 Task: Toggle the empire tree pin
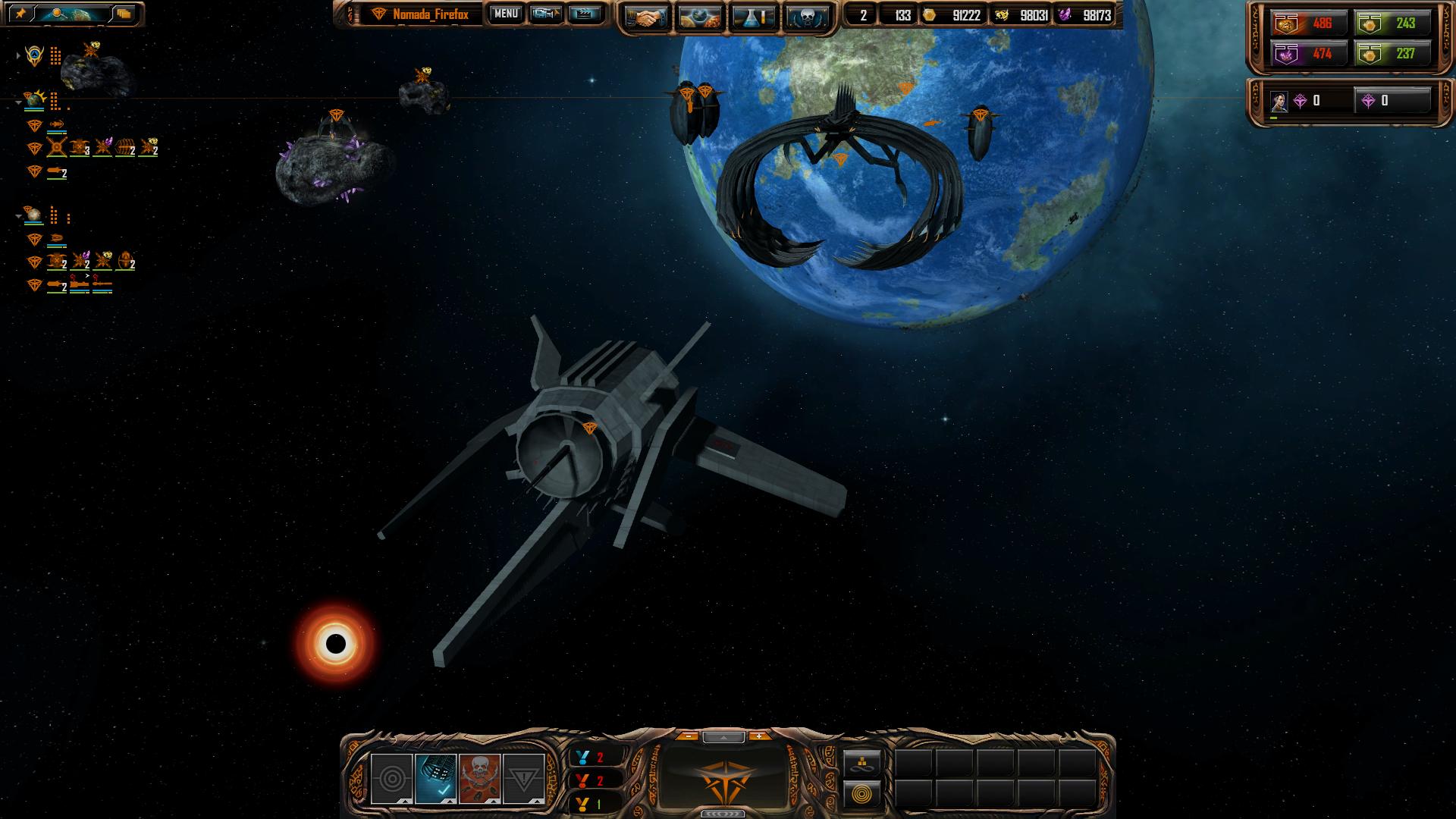(20, 14)
